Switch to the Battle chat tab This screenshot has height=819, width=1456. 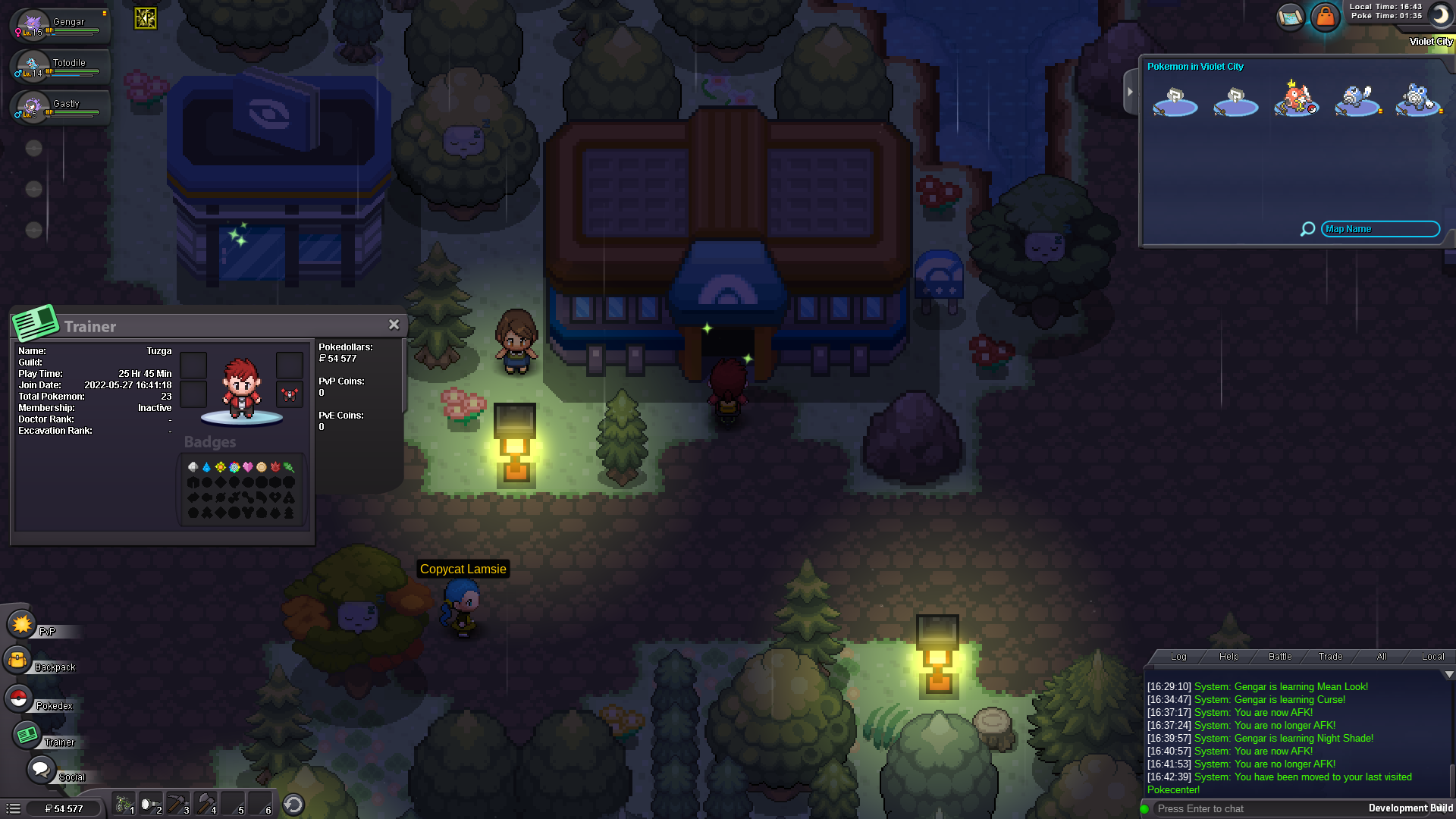(x=1280, y=657)
